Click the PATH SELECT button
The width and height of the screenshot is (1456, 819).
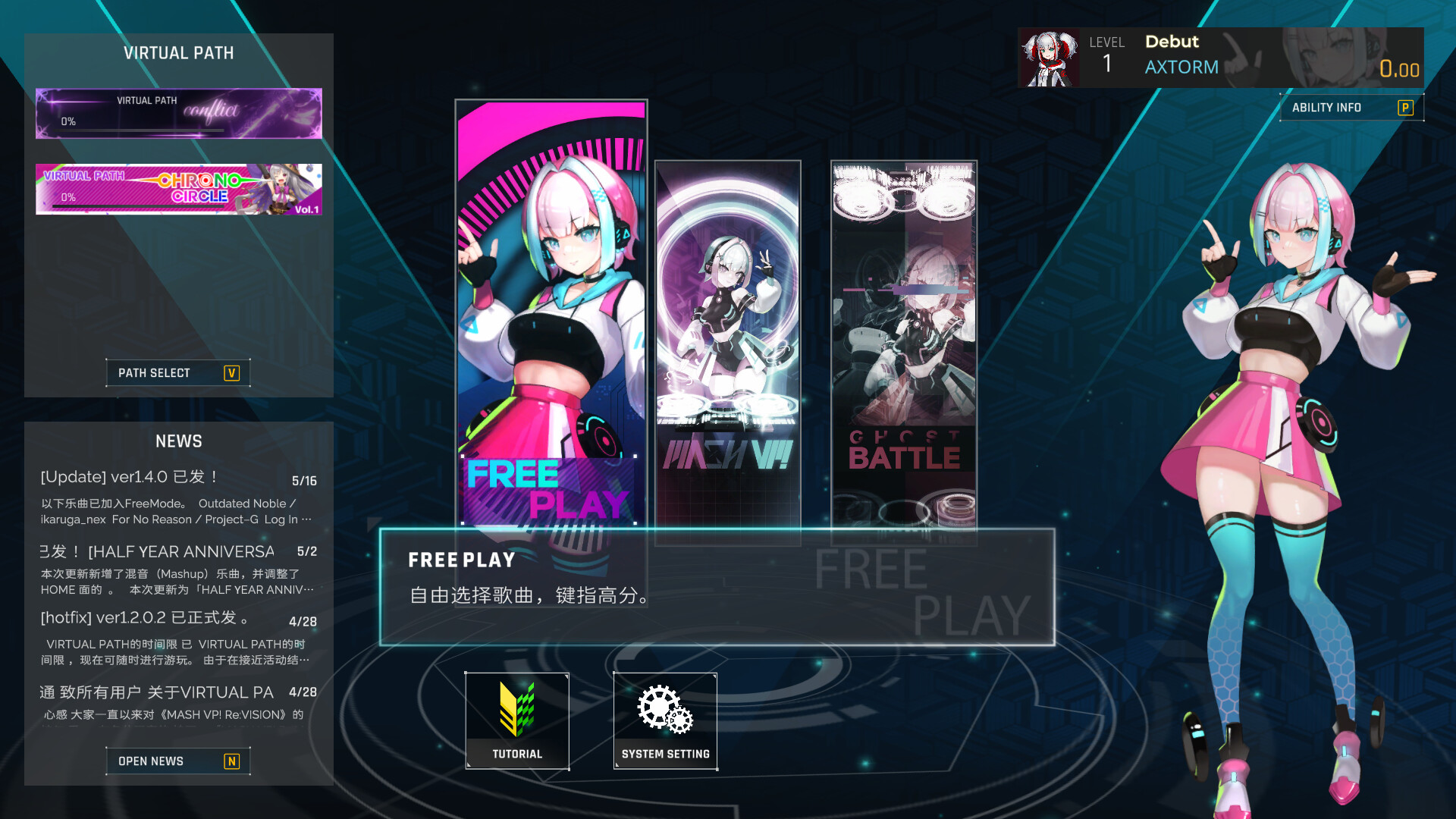(x=177, y=372)
